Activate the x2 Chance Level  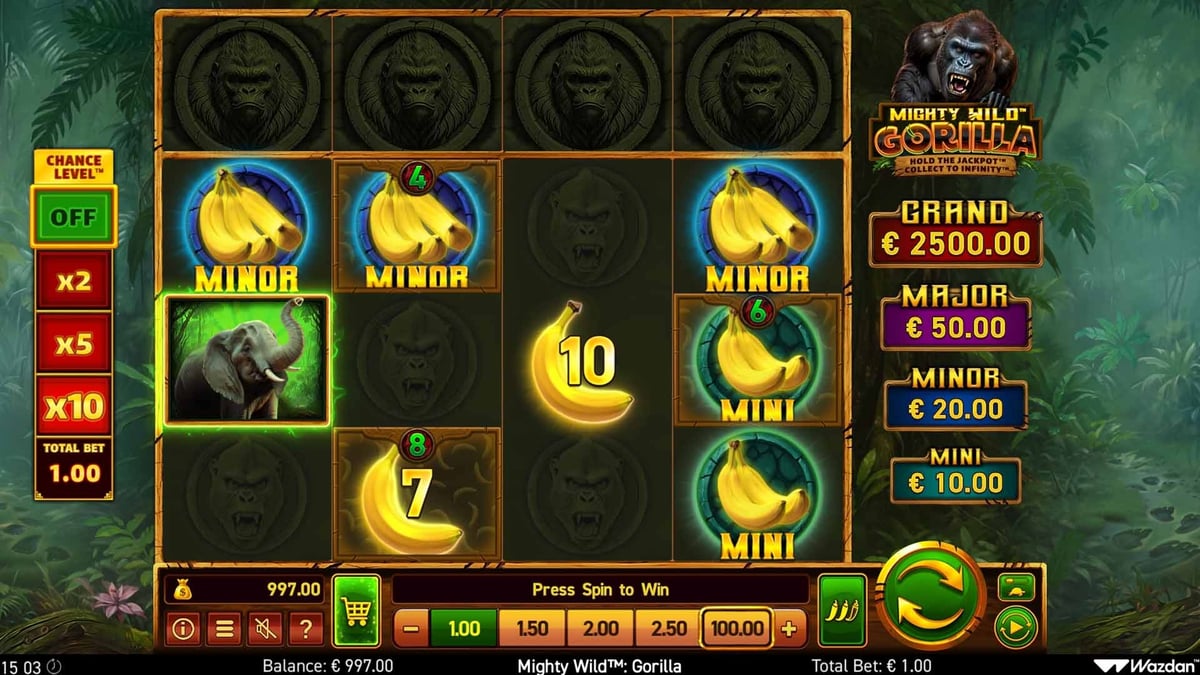click(x=74, y=281)
